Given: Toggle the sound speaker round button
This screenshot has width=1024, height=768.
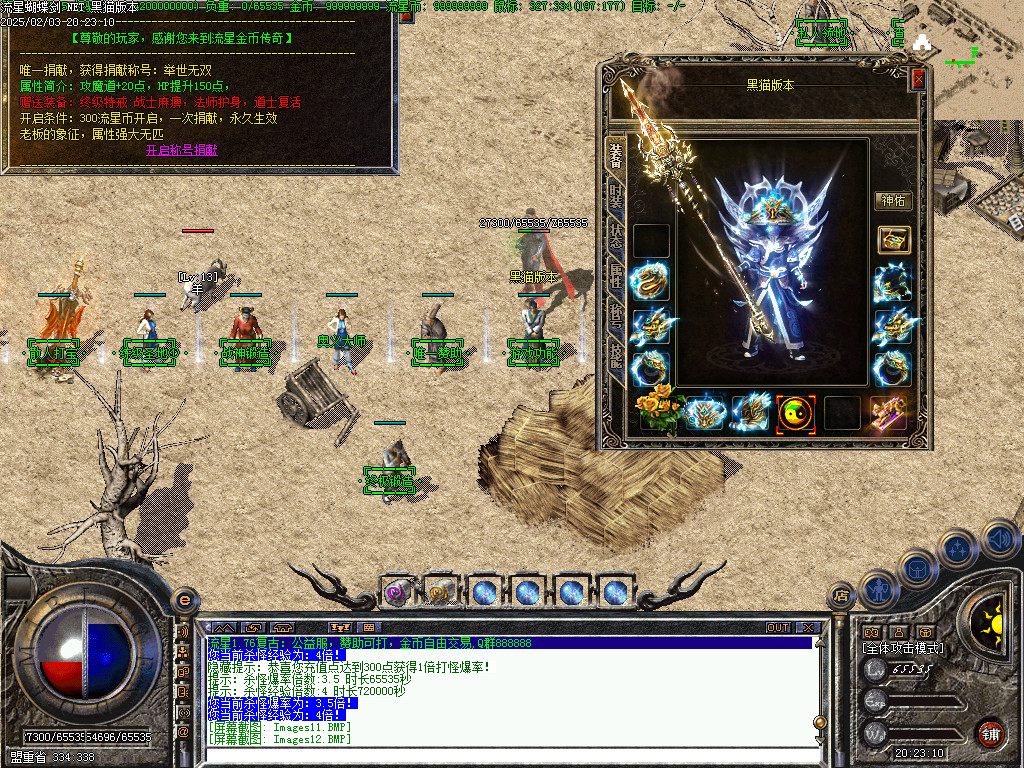Looking at the screenshot, I should [x=1000, y=539].
